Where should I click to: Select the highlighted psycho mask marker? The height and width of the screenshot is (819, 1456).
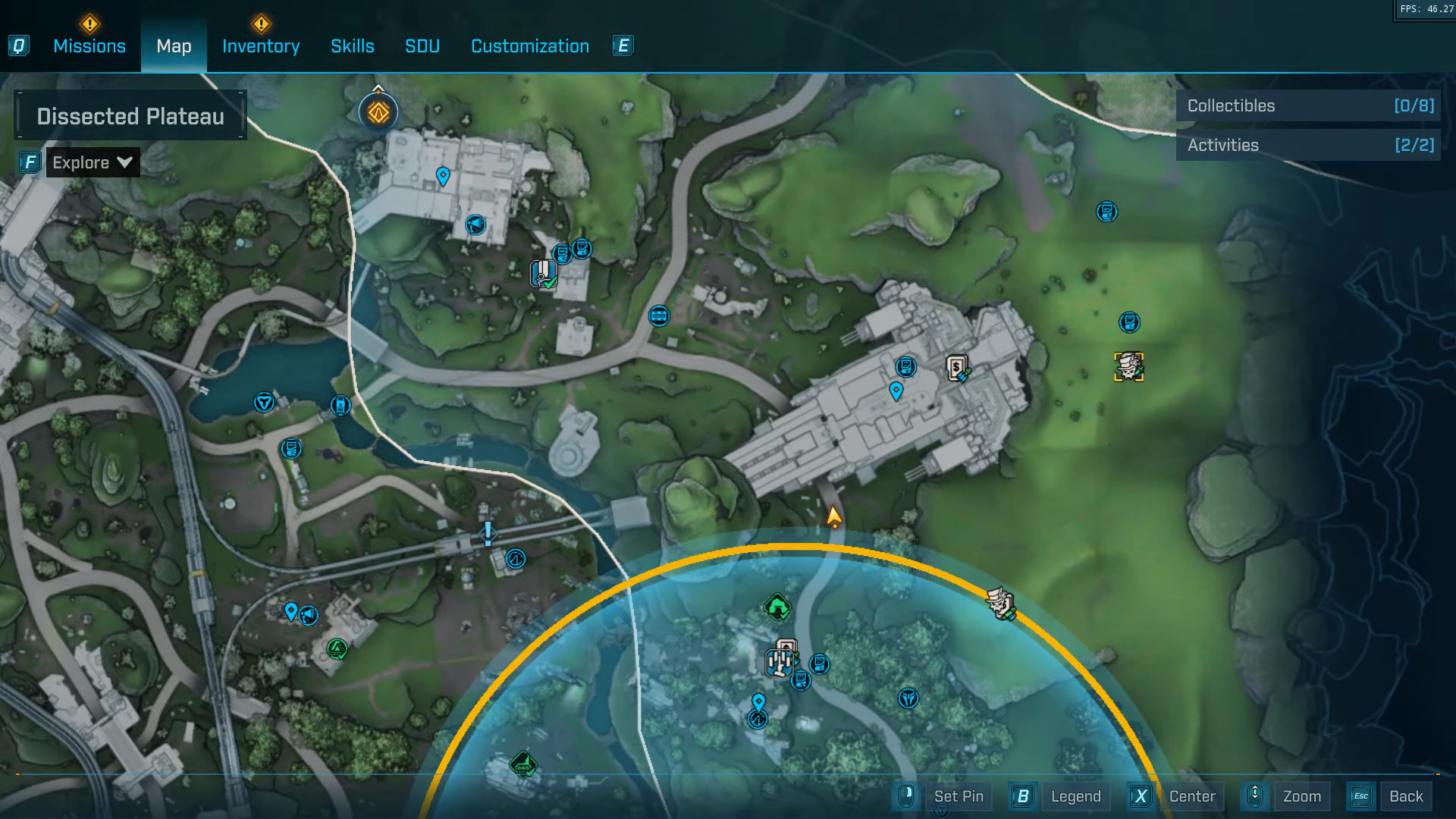click(1128, 367)
